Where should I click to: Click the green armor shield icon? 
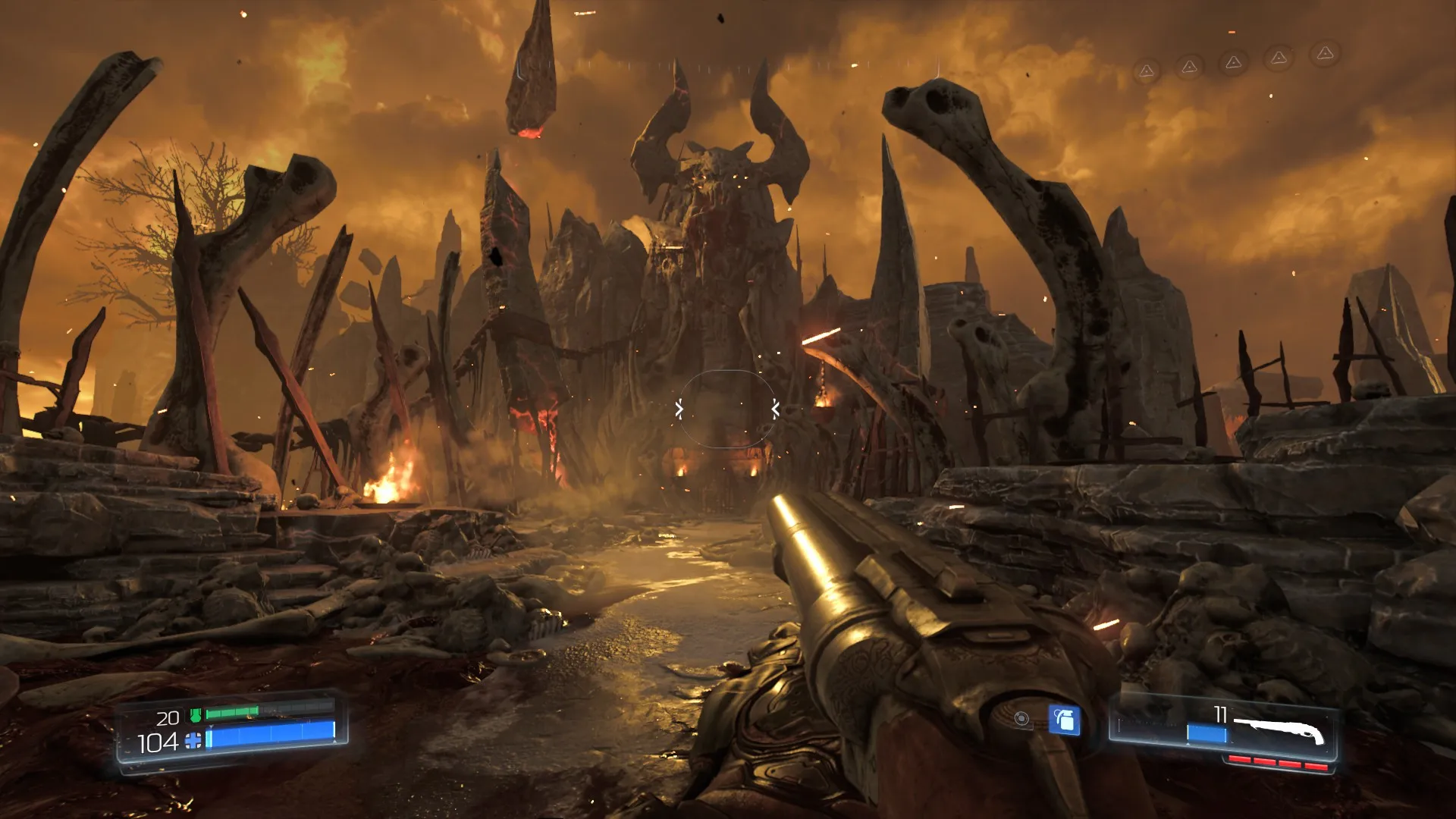click(x=196, y=715)
